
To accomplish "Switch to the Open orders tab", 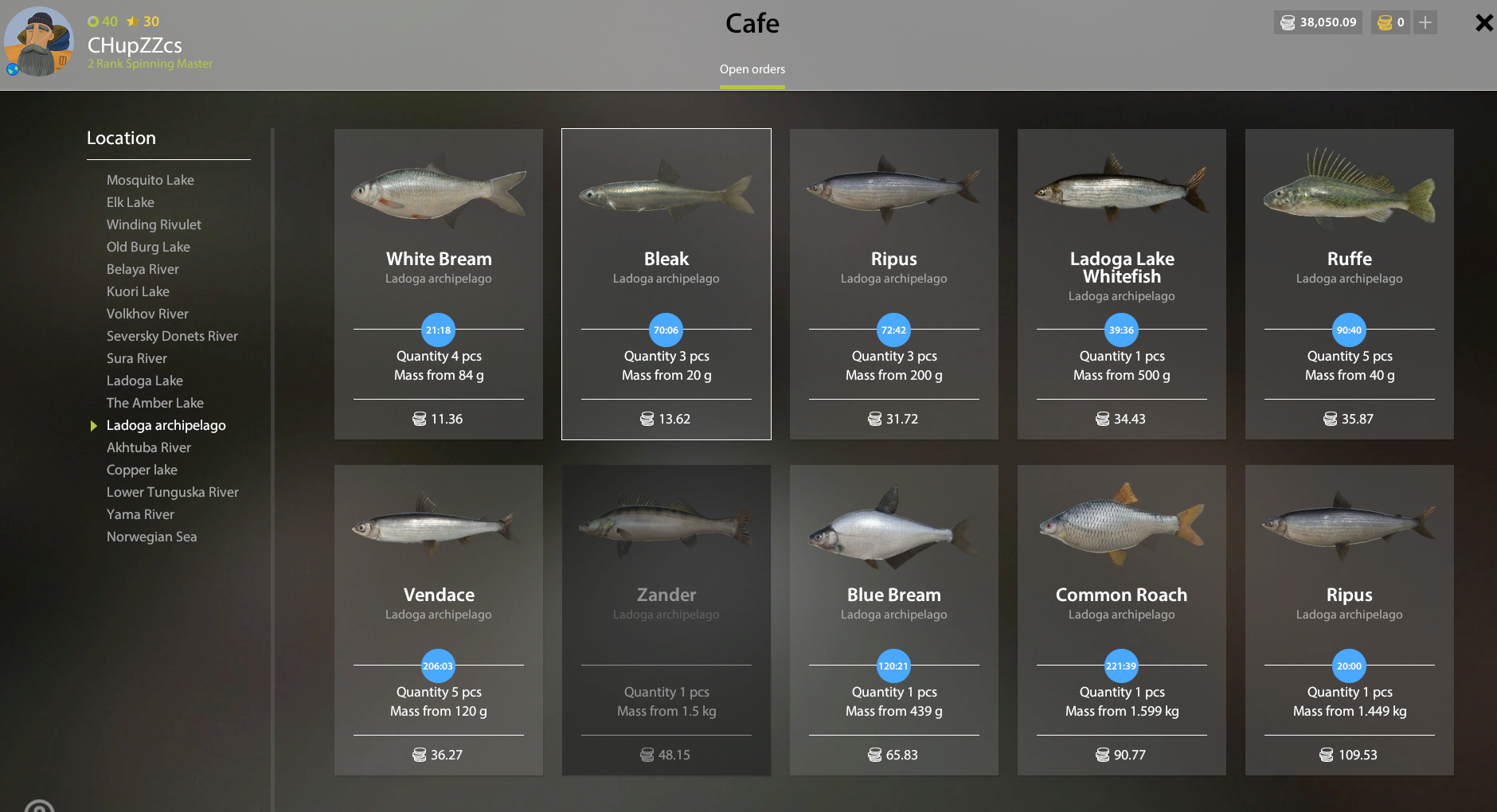I will pos(752,69).
